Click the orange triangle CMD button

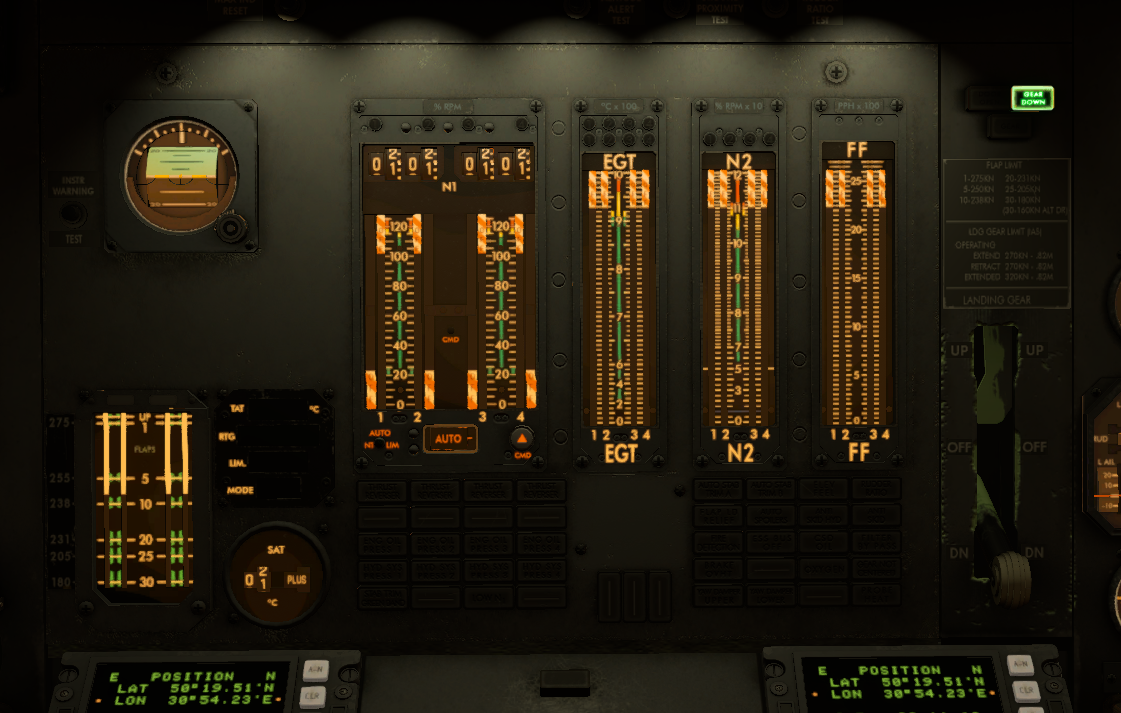[x=520, y=437]
